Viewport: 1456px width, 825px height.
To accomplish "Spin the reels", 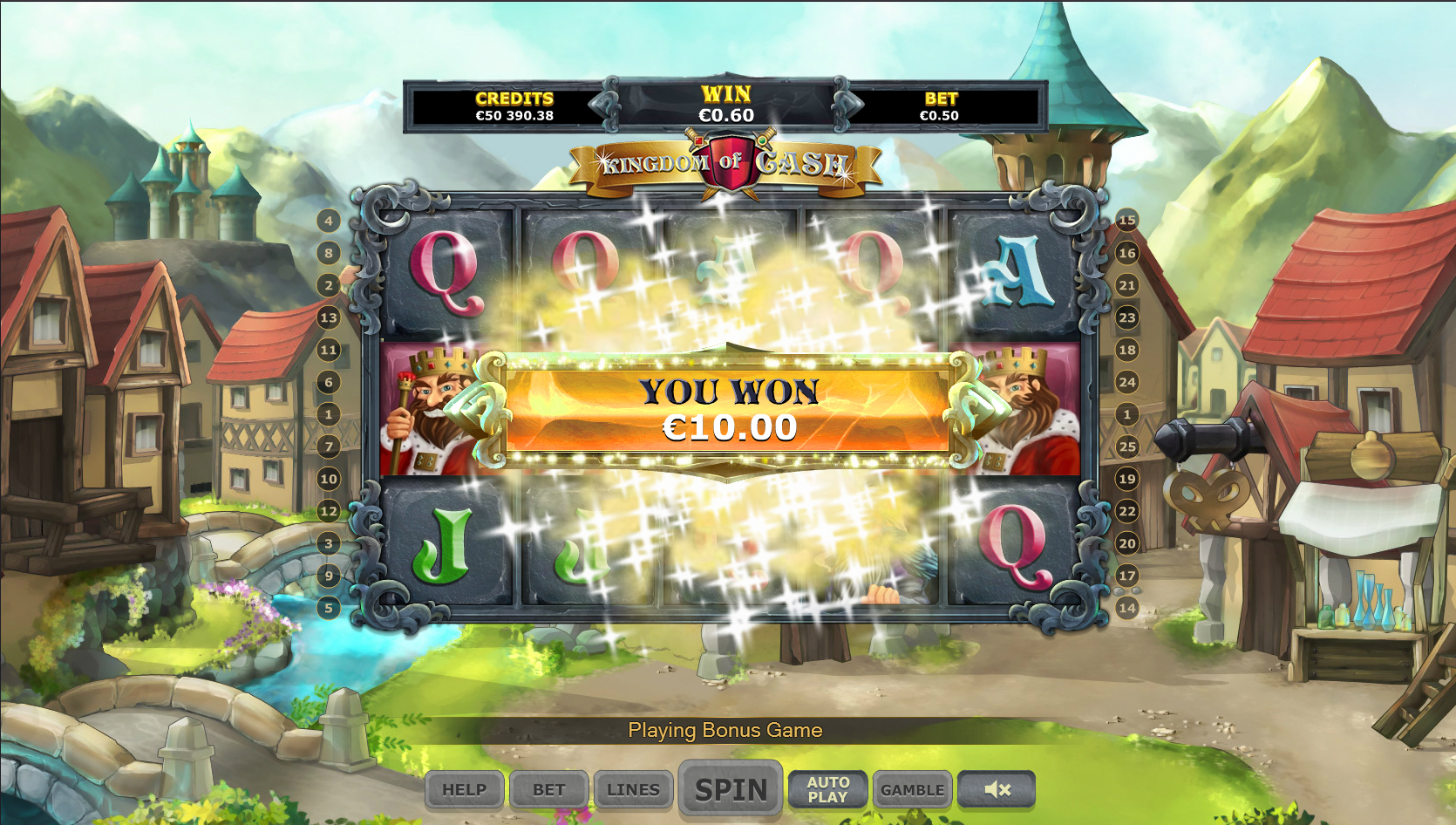I will tap(731, 789).
